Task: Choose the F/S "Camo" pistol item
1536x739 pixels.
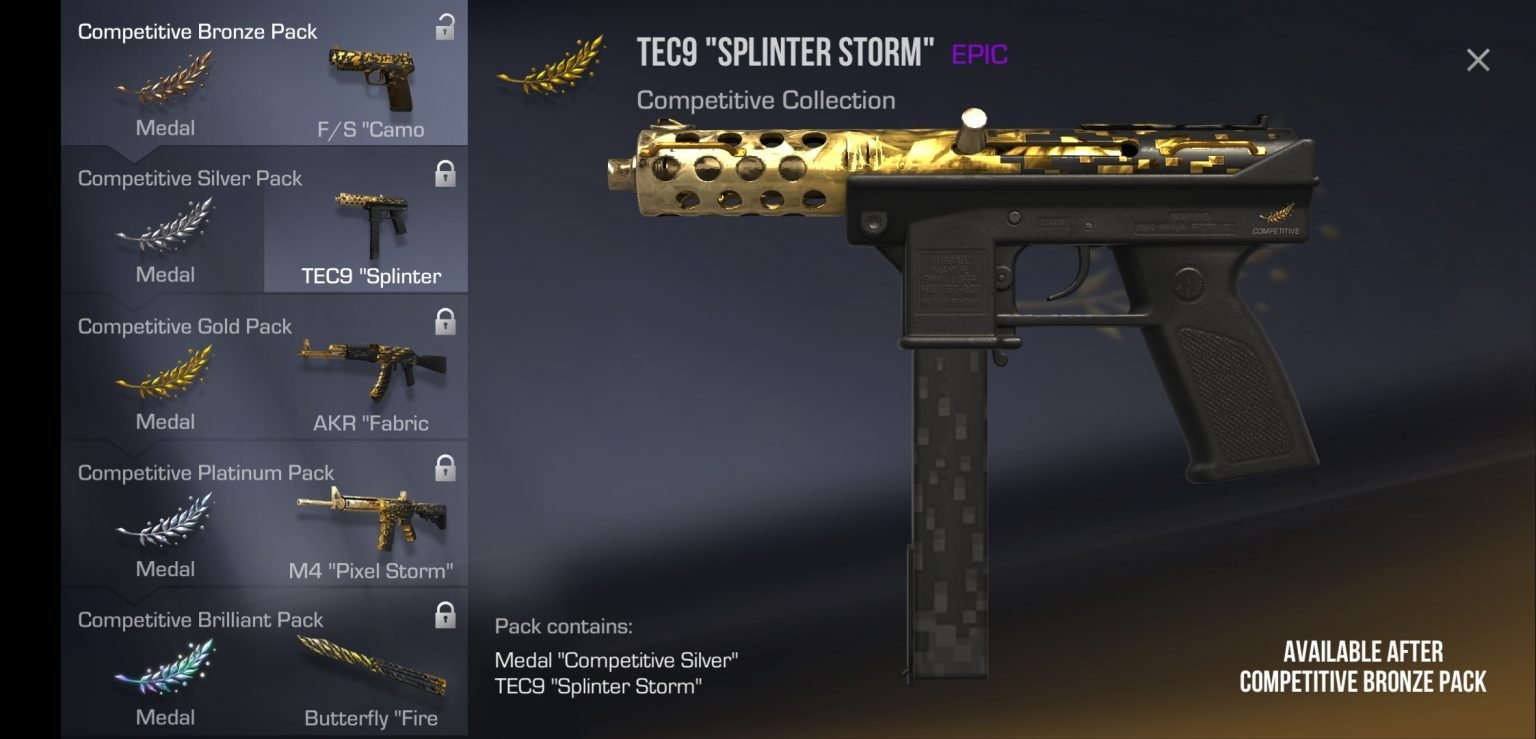Action: tap(370, 92)
